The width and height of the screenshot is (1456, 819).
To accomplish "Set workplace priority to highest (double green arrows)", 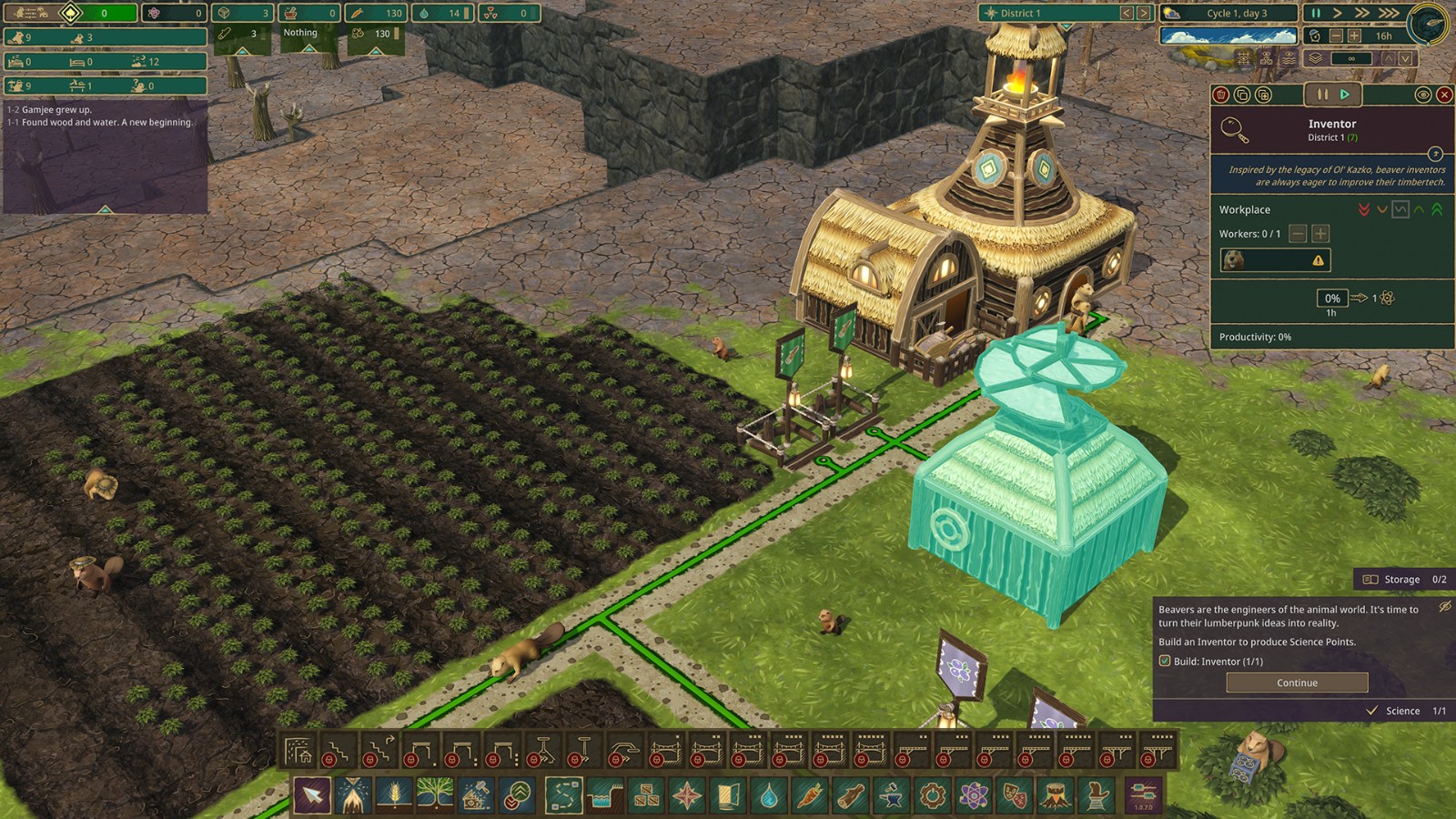I will click(x=1437, y=209).
